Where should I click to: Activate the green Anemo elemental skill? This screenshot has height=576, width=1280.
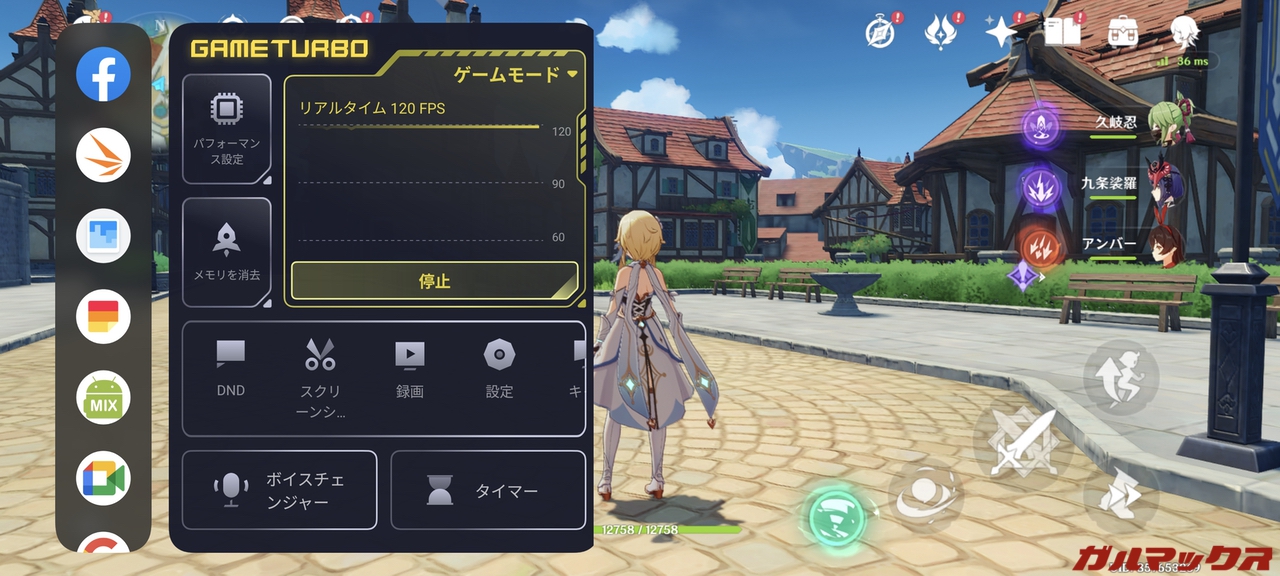836,515
